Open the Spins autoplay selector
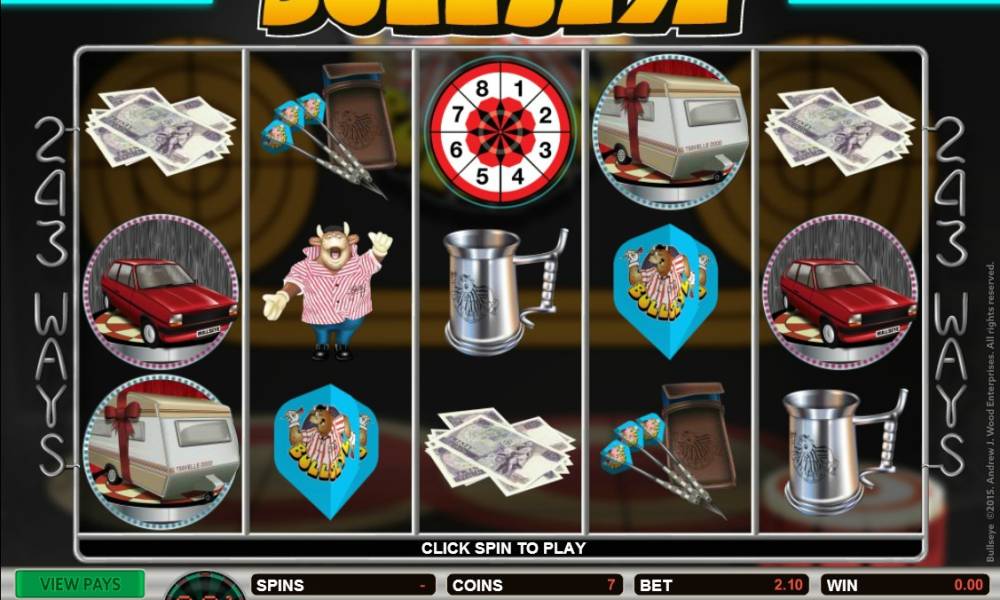 (345, 585)
